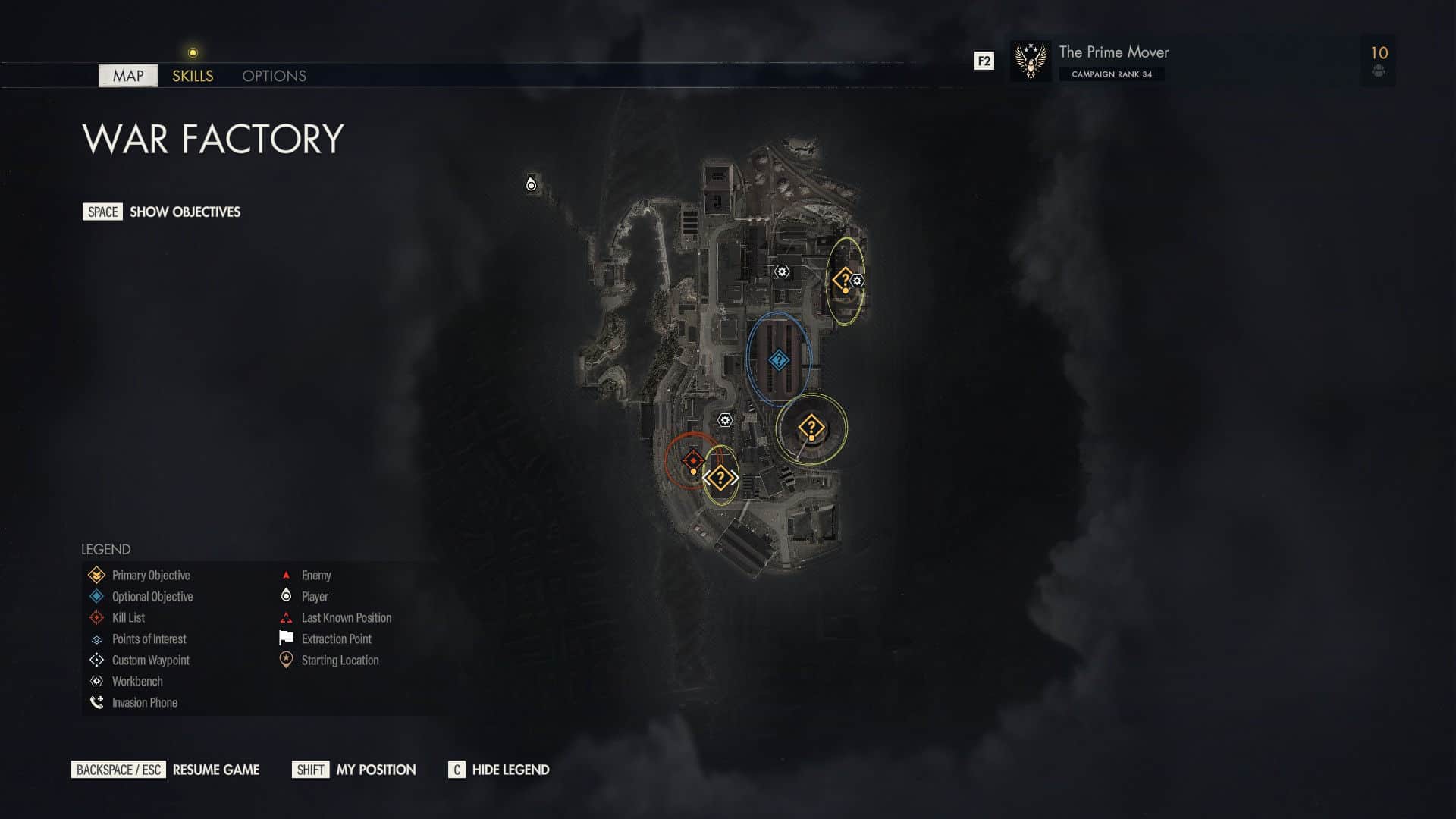
Task: Click the Primary Objective icon in the legend
Action: [96, 575]
